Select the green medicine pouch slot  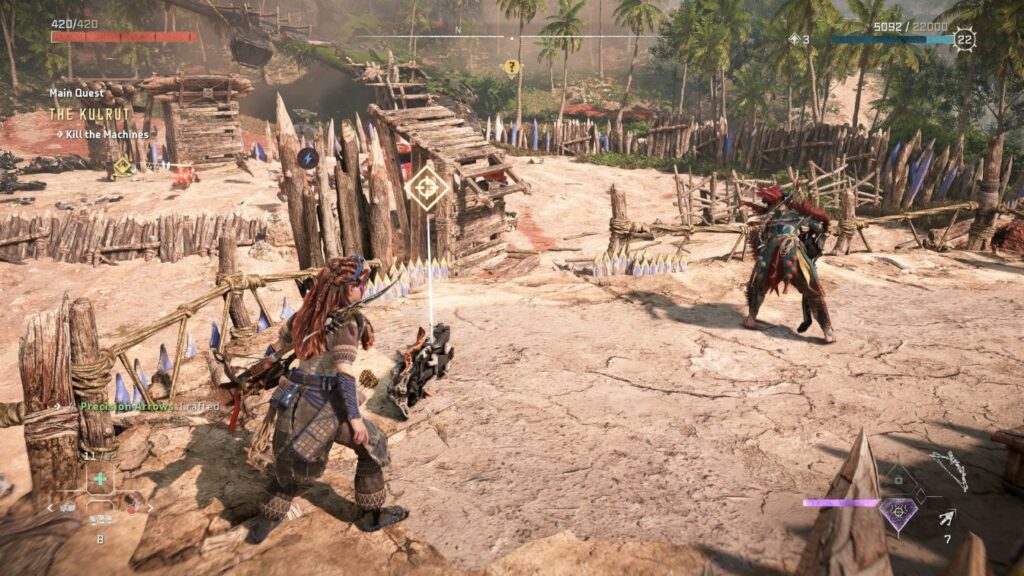[99, 479]
